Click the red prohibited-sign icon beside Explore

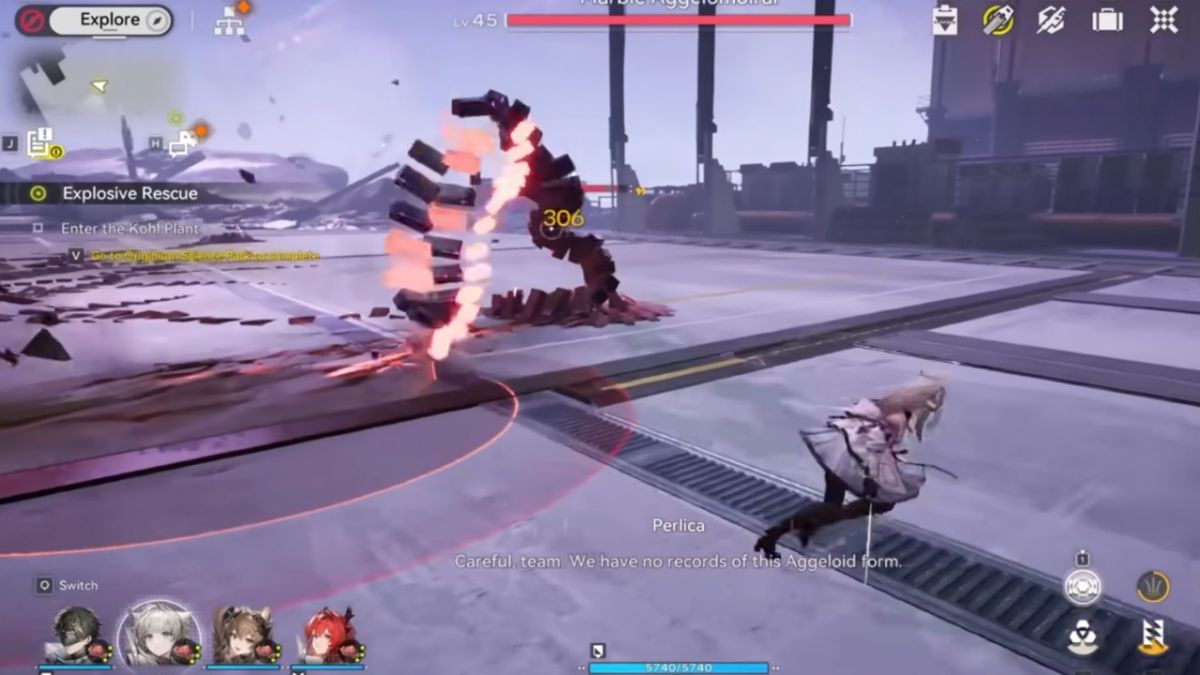tap(31, 20)
